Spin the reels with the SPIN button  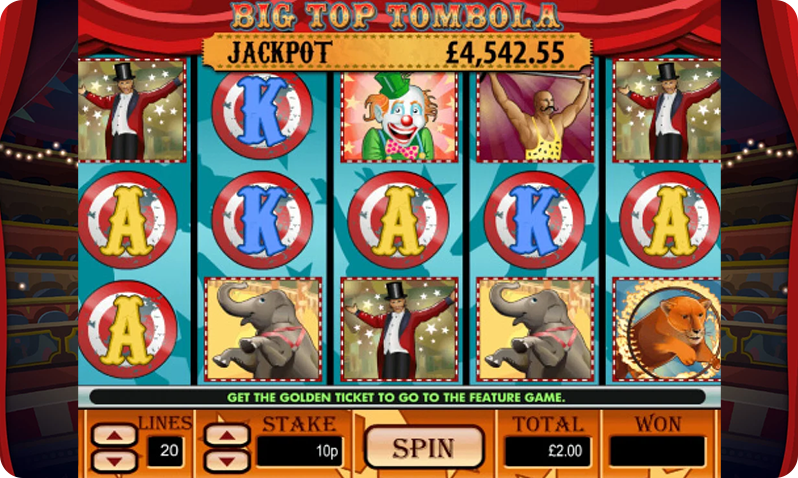click(x=423, y=447)
